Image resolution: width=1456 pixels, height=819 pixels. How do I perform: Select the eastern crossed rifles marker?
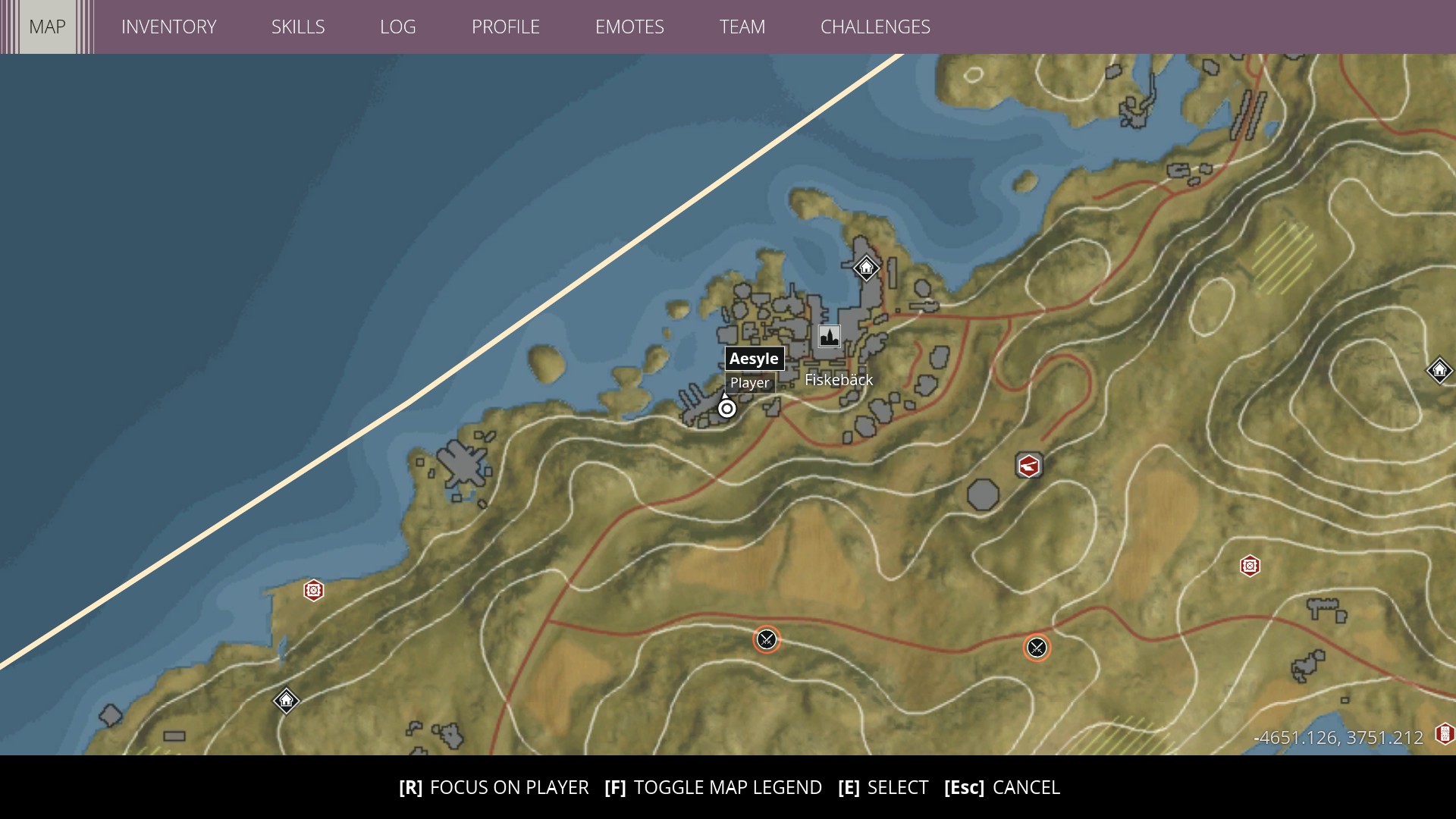coord(1037,648)
